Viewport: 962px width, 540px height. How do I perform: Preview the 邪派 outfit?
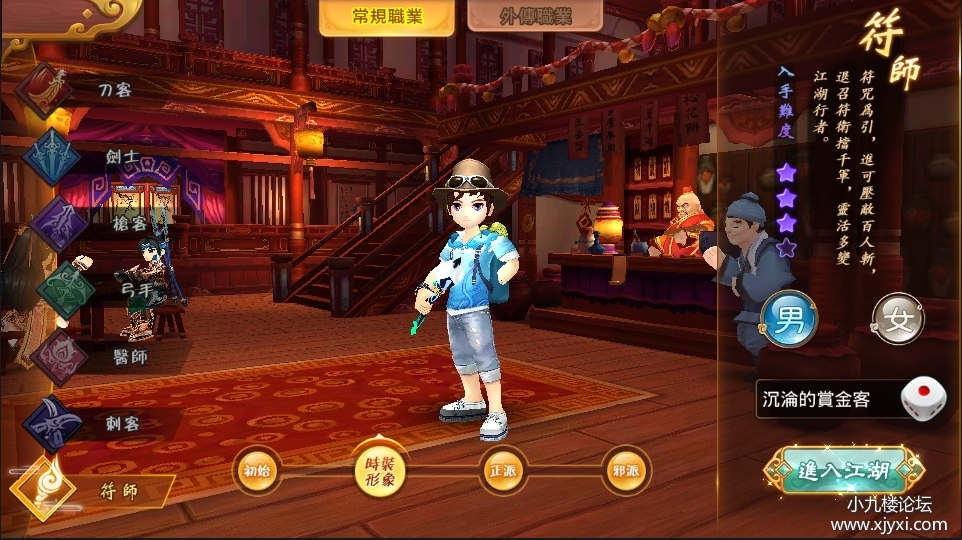627,470
